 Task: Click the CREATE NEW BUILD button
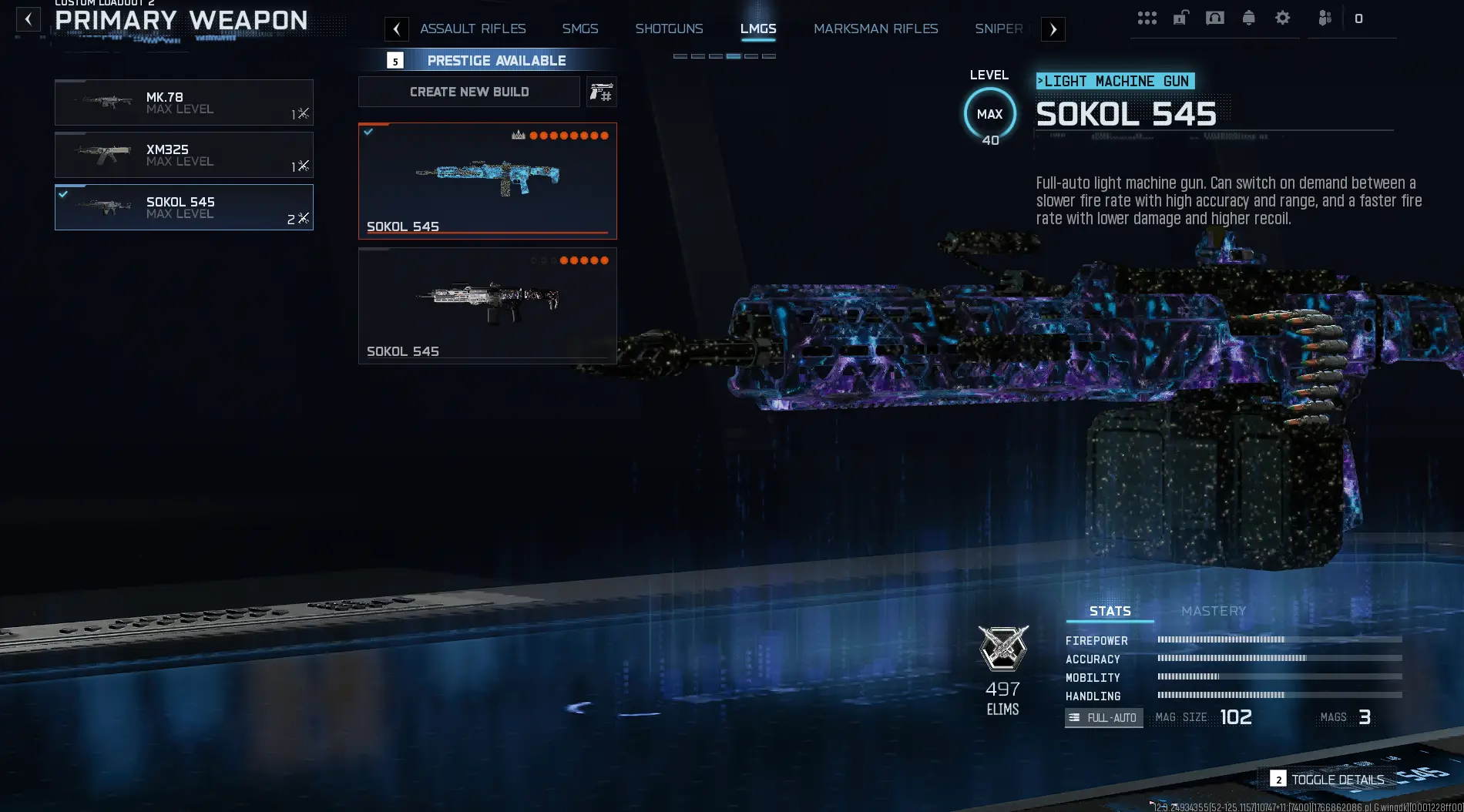coord(468,92)
